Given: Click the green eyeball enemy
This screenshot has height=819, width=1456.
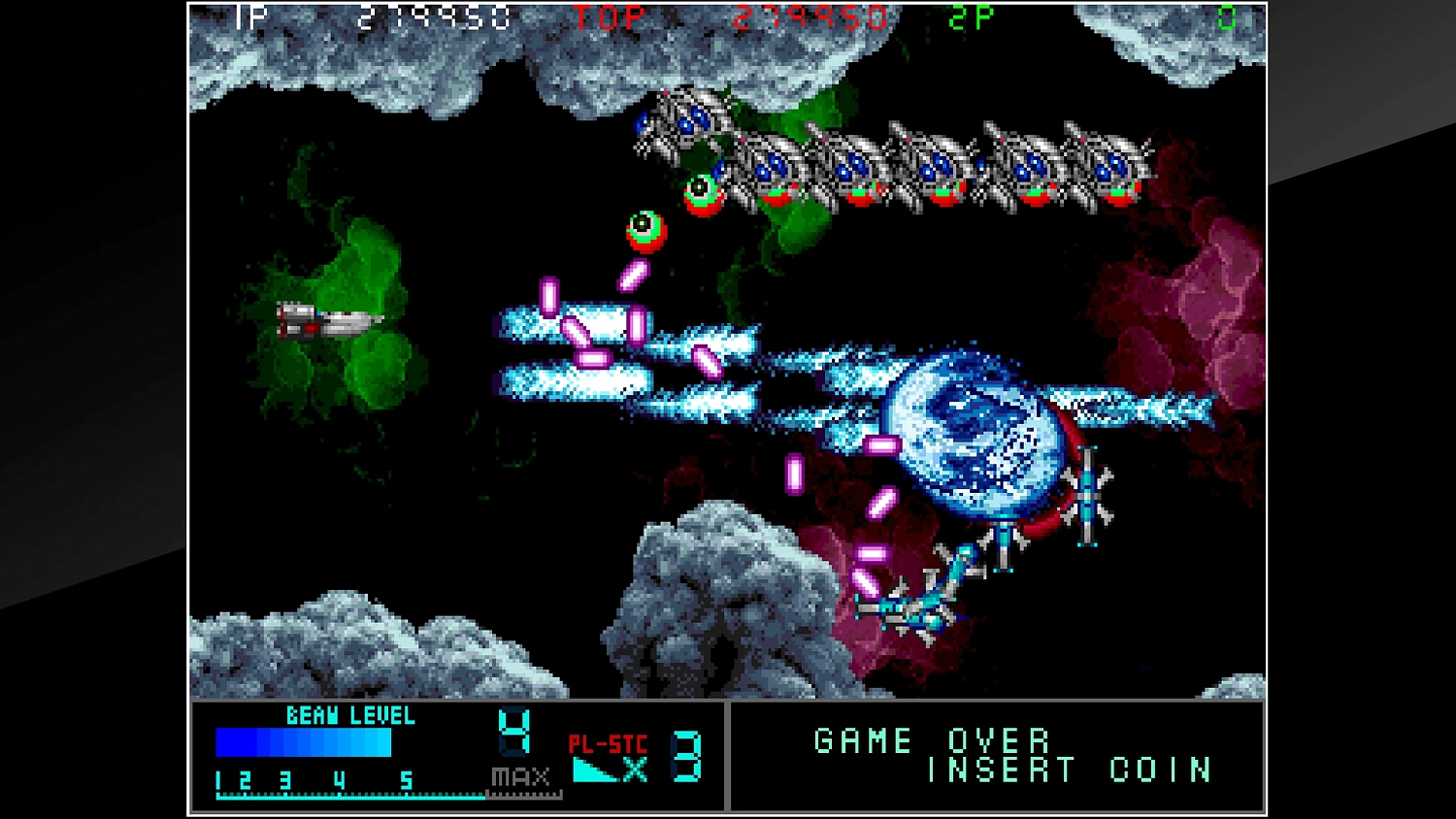Looking at the screenshot, I should pyautogui.click(x=648, y=232).
